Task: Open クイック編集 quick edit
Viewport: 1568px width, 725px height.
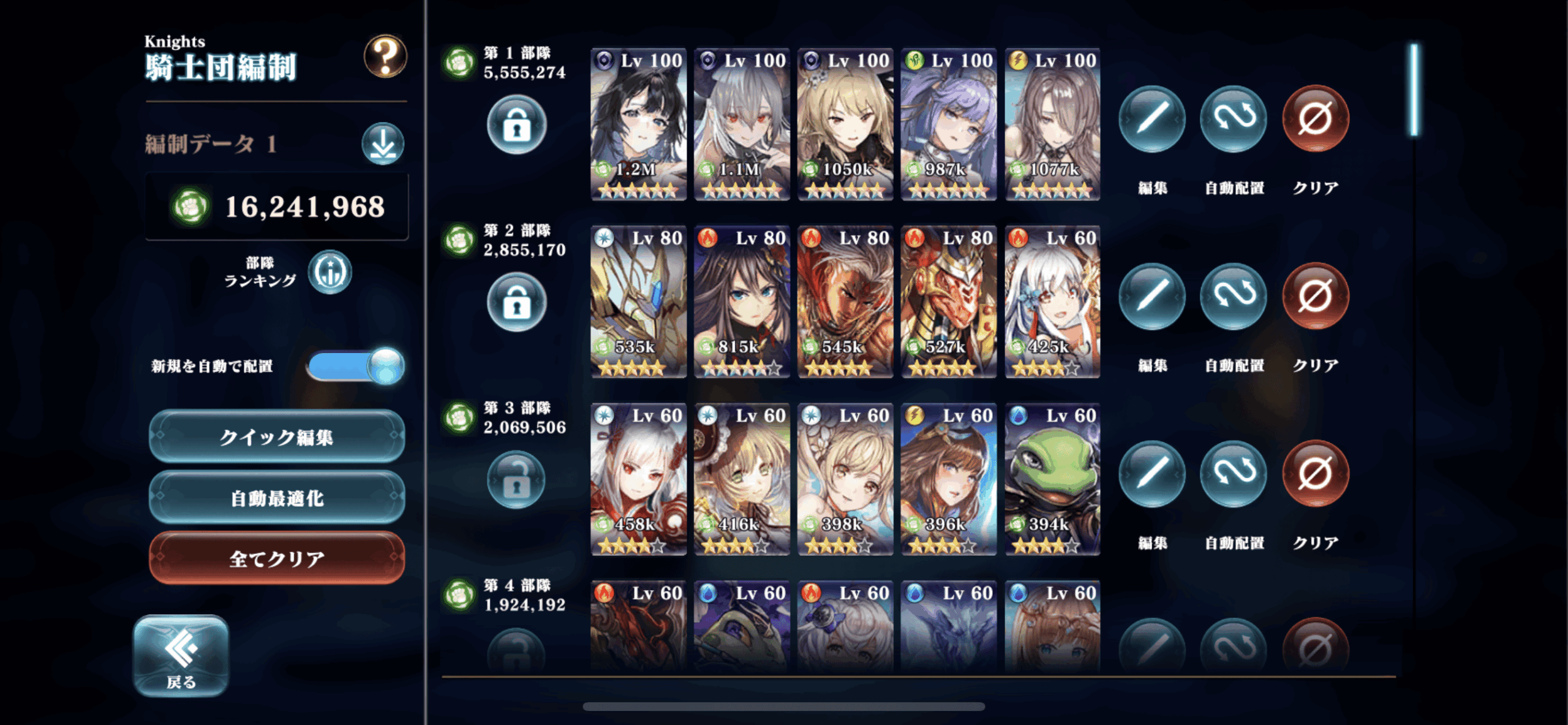Action: click(x=277, y=436)
